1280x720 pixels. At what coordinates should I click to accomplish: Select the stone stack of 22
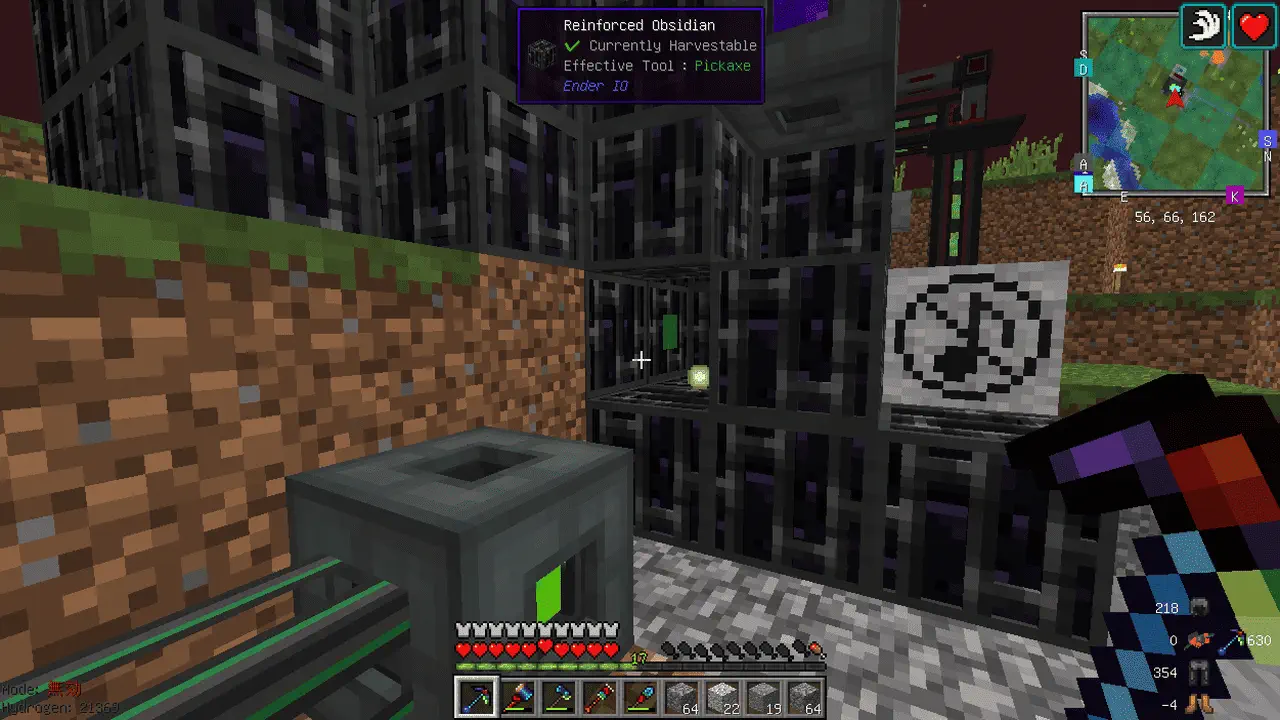pos(723,696)
